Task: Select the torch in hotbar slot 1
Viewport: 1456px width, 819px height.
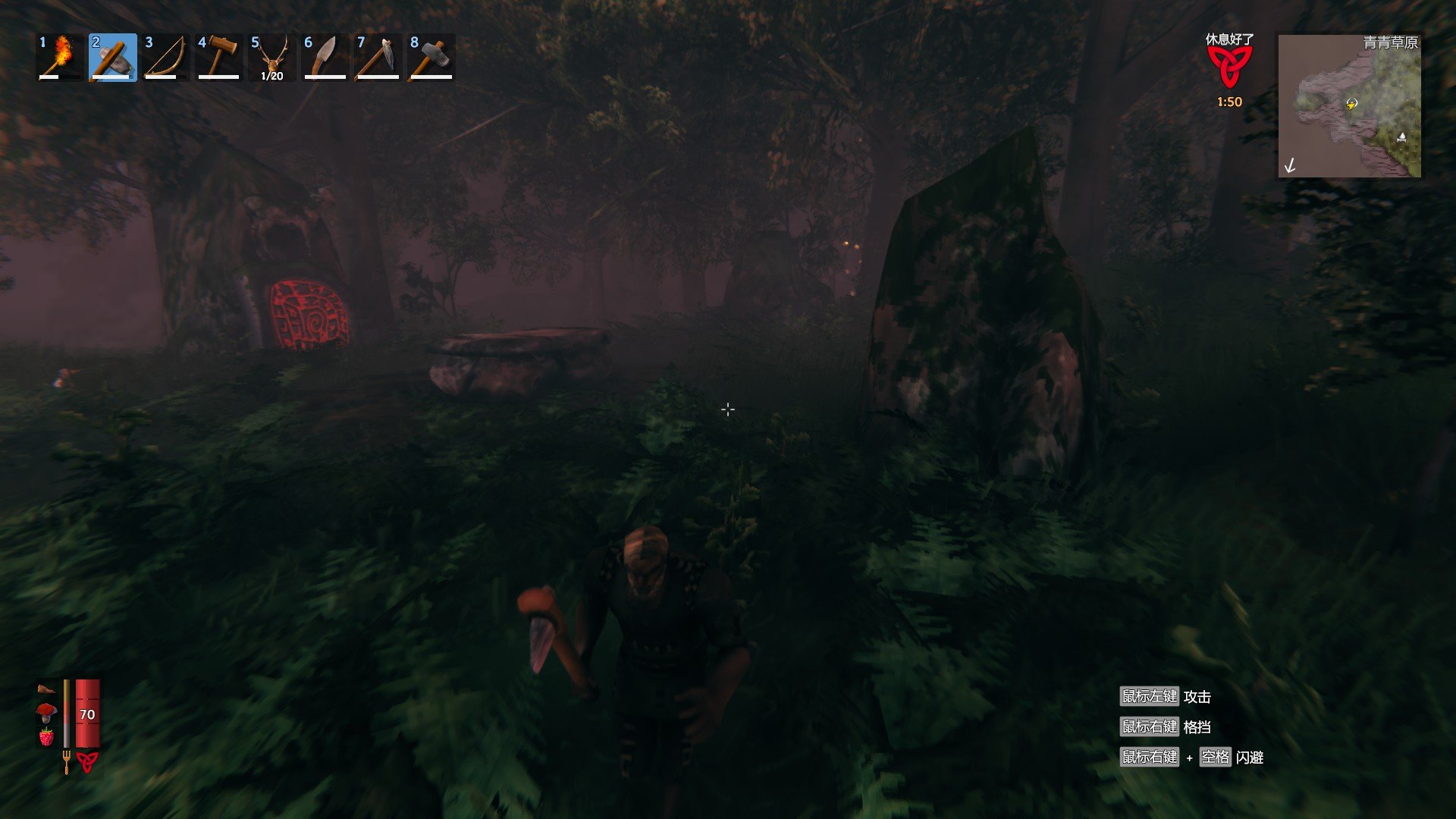Action: point(60,57)
